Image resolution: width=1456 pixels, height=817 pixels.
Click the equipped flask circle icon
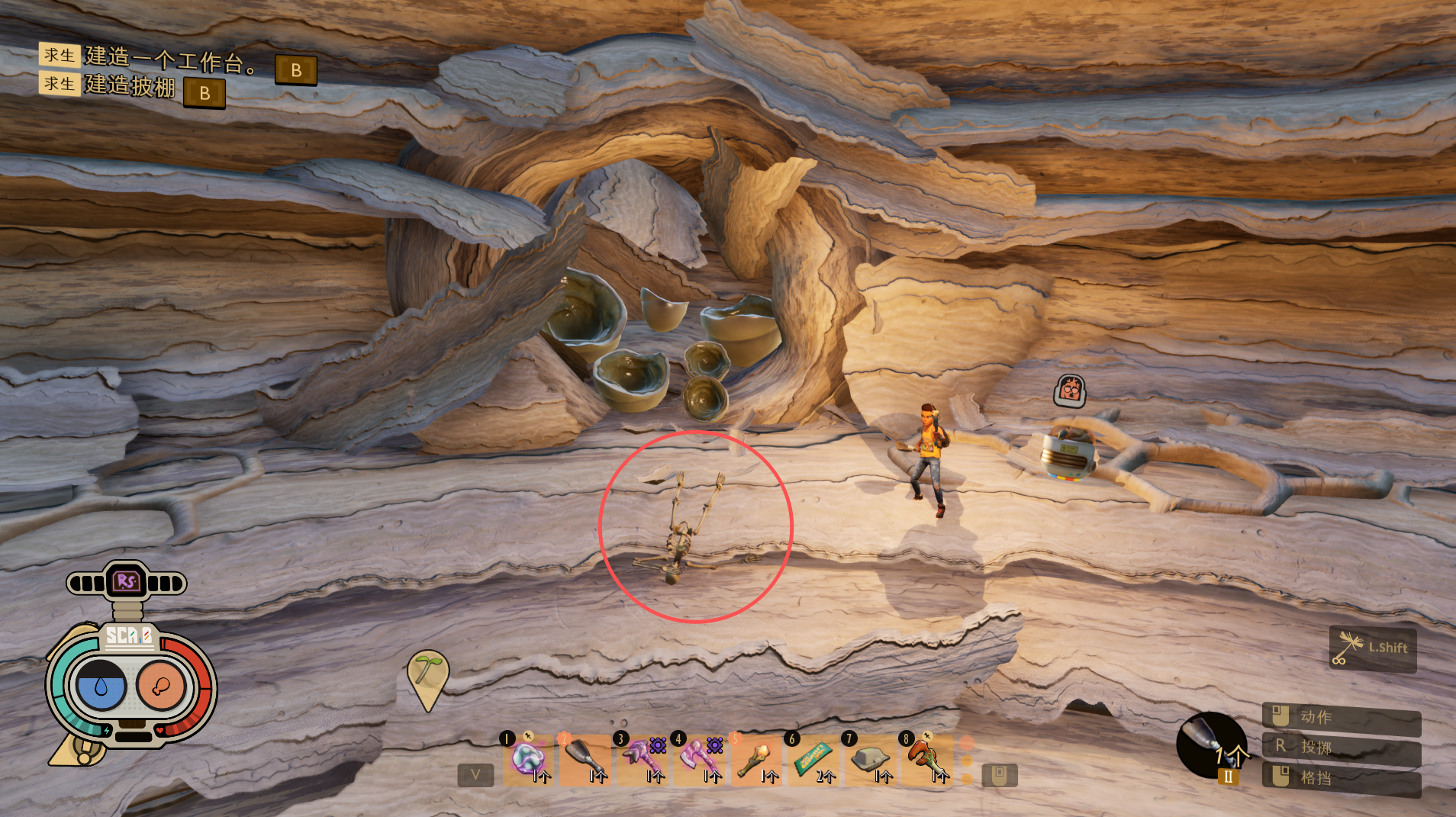(1211, 745)
